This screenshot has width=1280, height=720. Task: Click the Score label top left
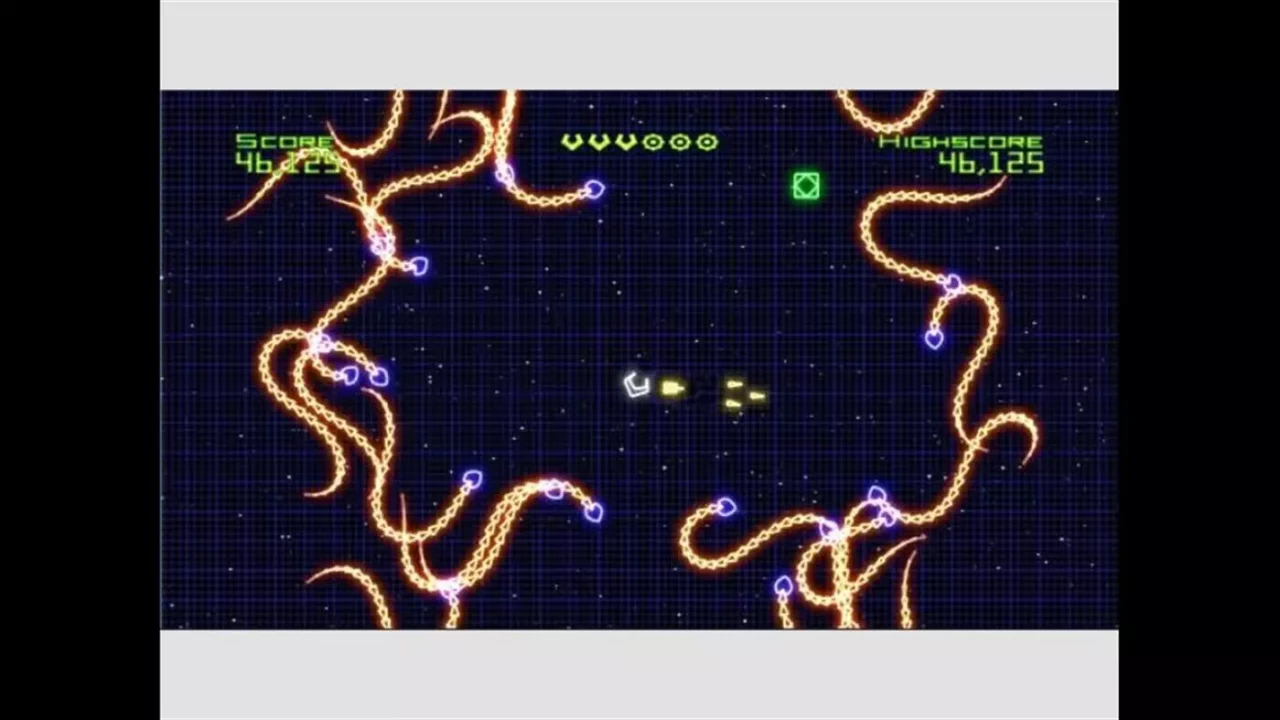[285, 141]
